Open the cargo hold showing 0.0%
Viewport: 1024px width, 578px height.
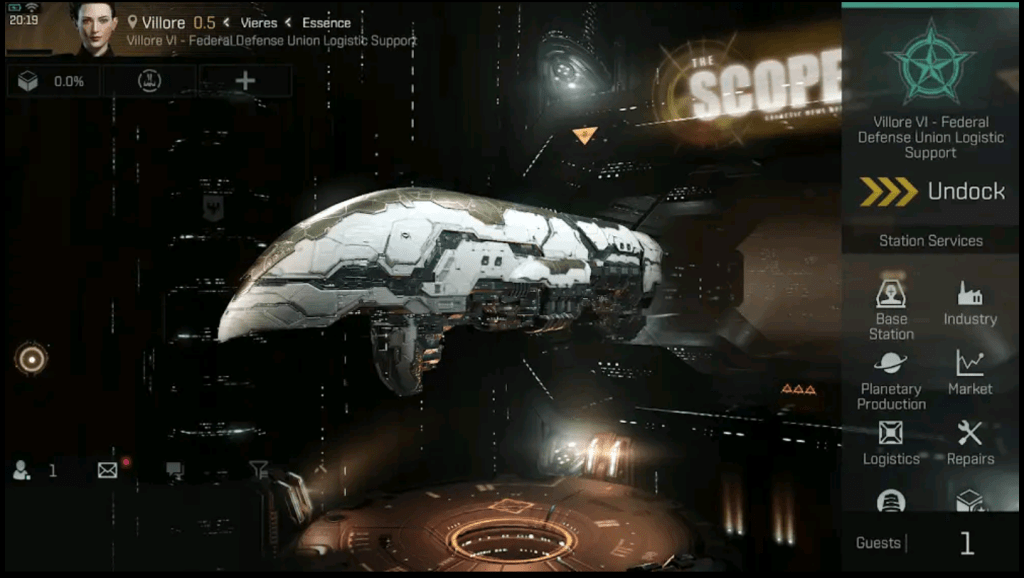point(52,81)
